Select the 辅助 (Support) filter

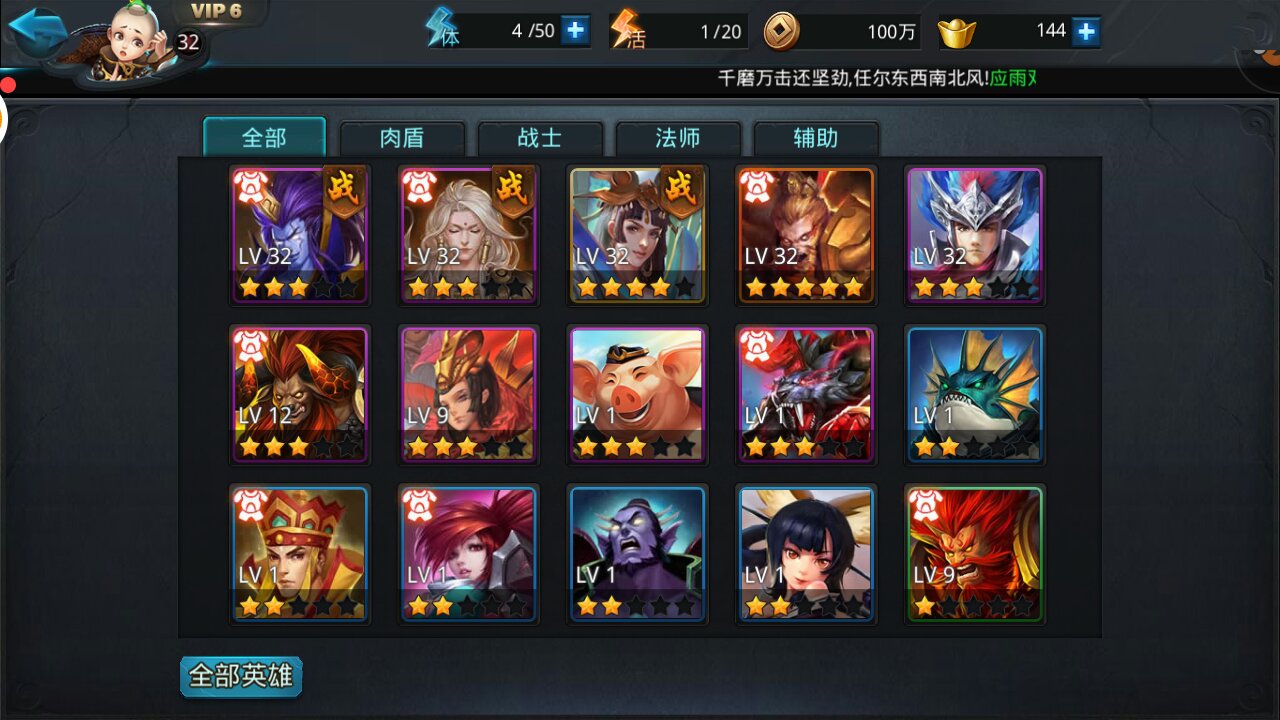pos(816,138)
